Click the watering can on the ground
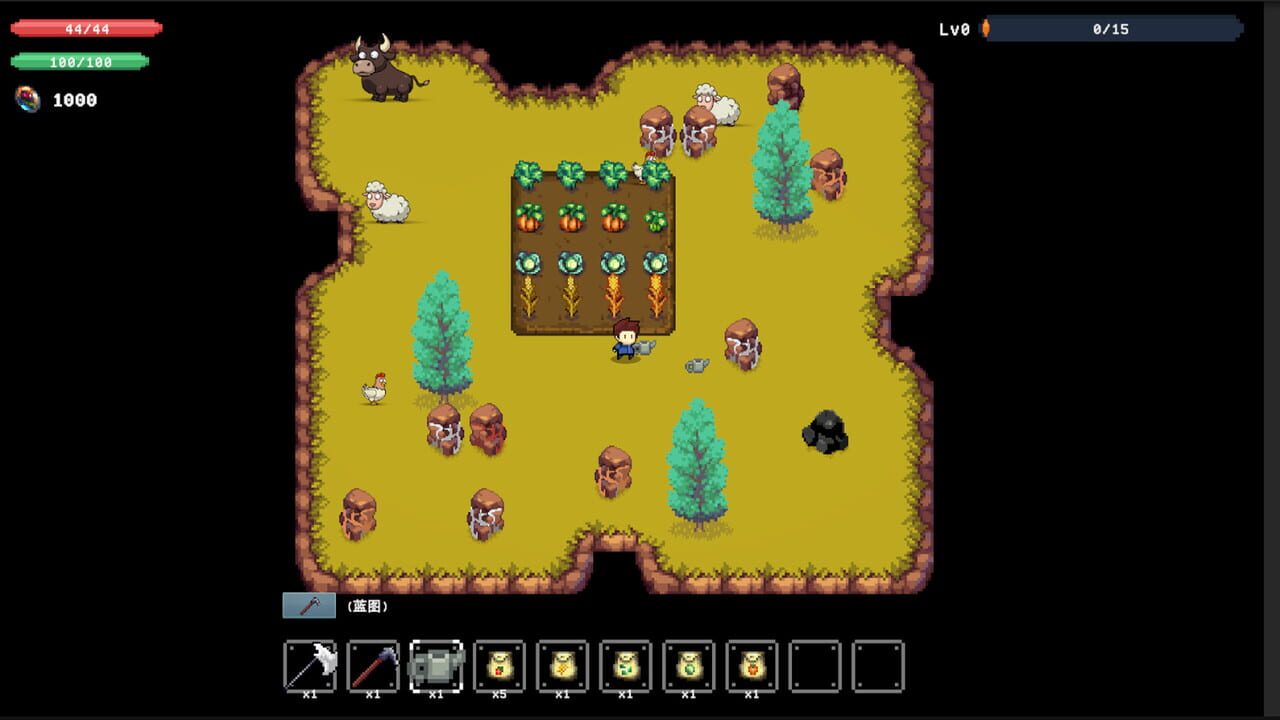The height and width of the screenshot is (720, 1280). coord(696,366)
